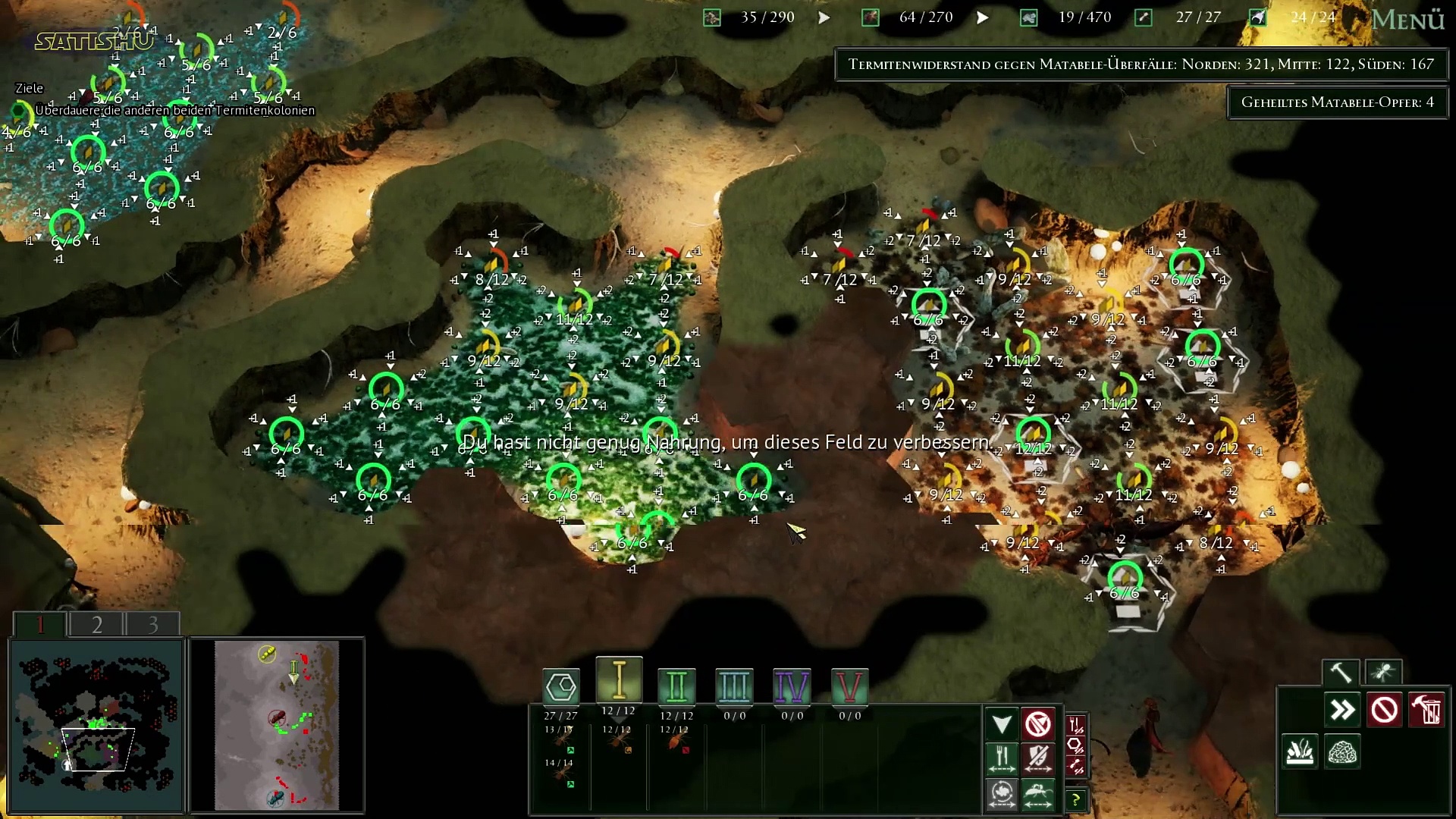Click the red no-flag marker button

[x=1038, y=723]
